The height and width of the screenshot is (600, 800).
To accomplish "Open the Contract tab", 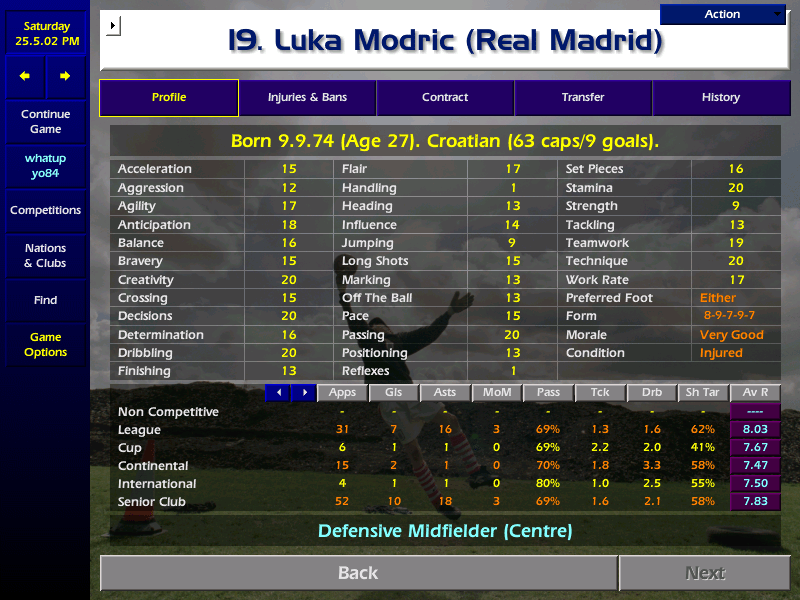I will tap(445, 97).
